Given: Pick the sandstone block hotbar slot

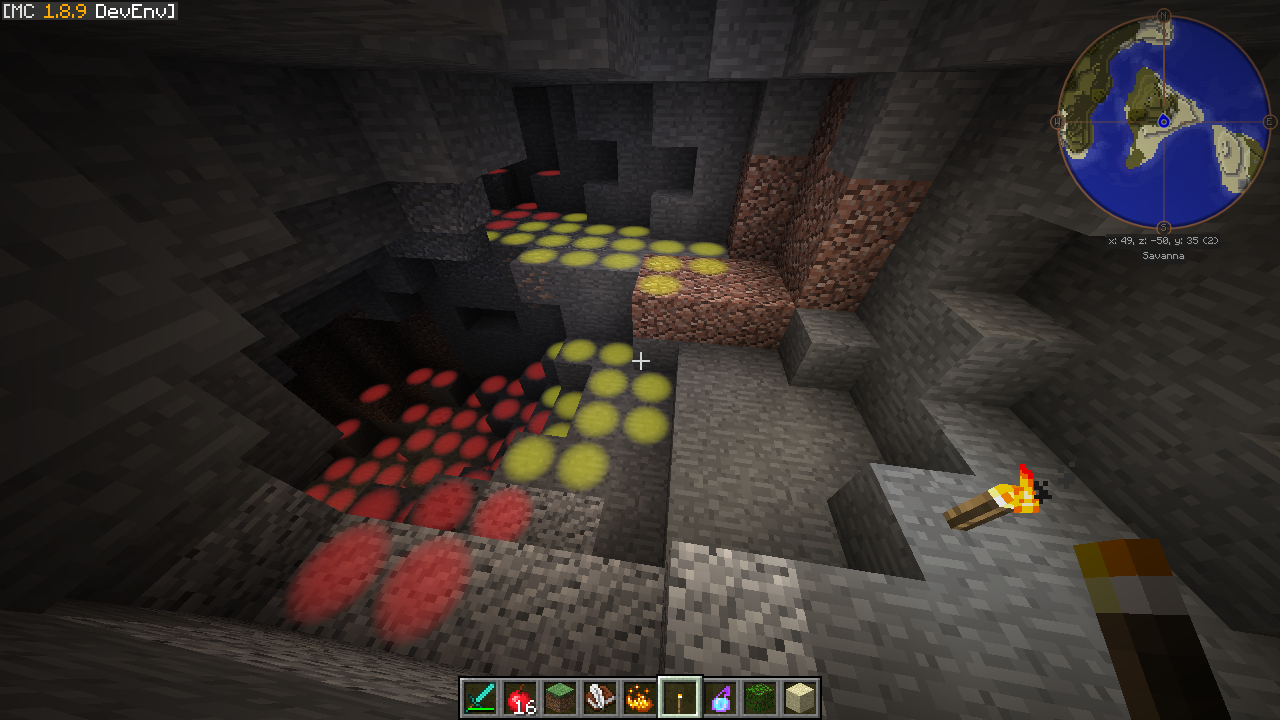Looking at the screenshot, I should (x=800, y=697).
